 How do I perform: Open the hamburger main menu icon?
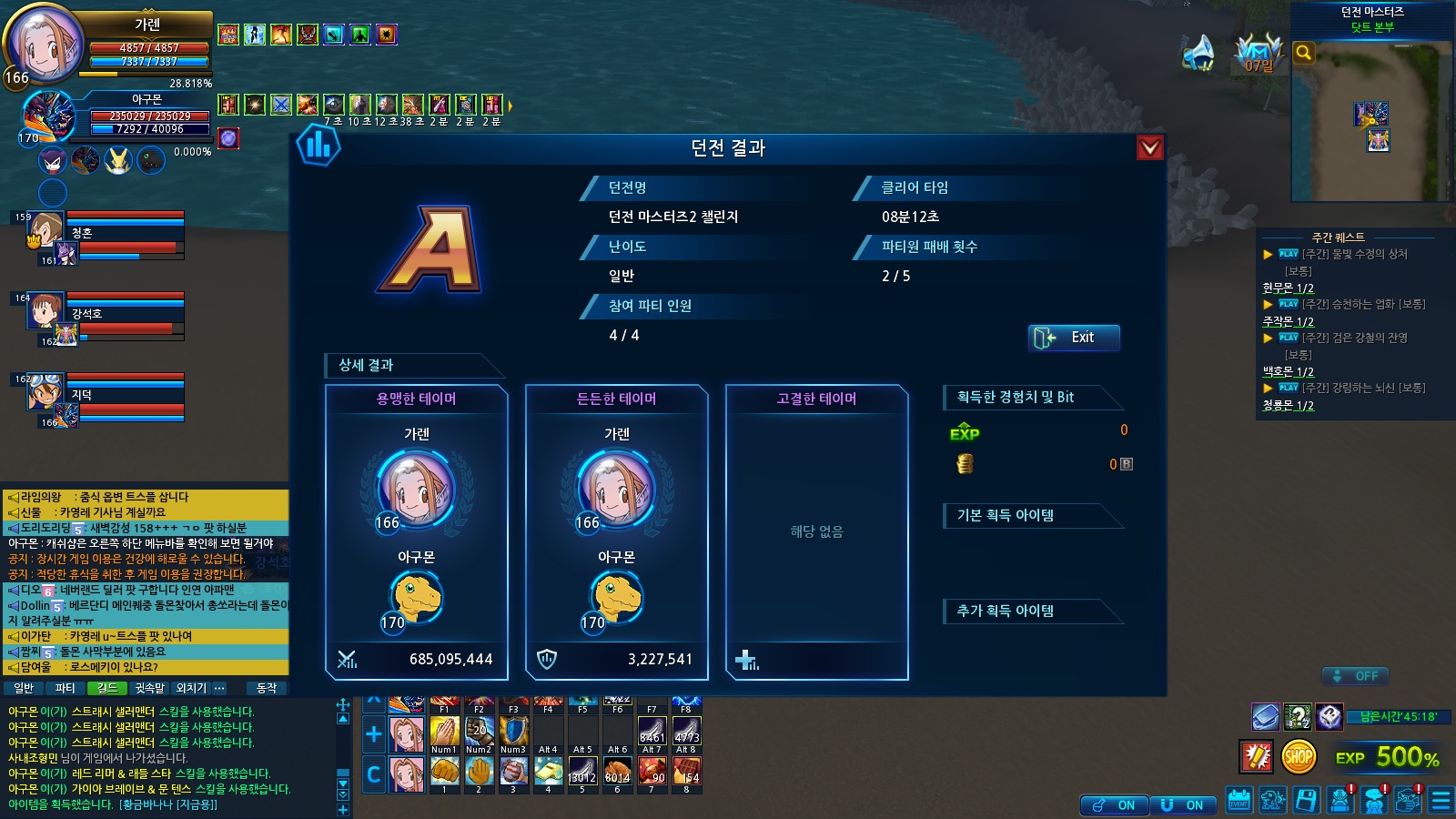coord(1441,801)
